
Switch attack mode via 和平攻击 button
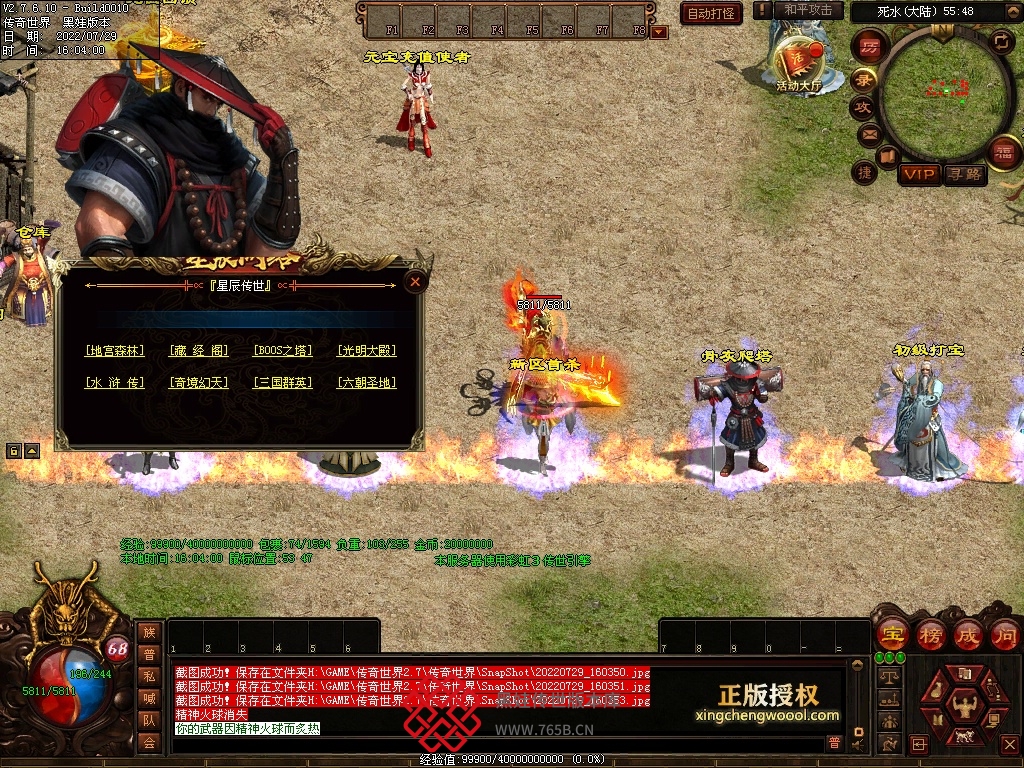pyautogui.click(x=808, y=10)
